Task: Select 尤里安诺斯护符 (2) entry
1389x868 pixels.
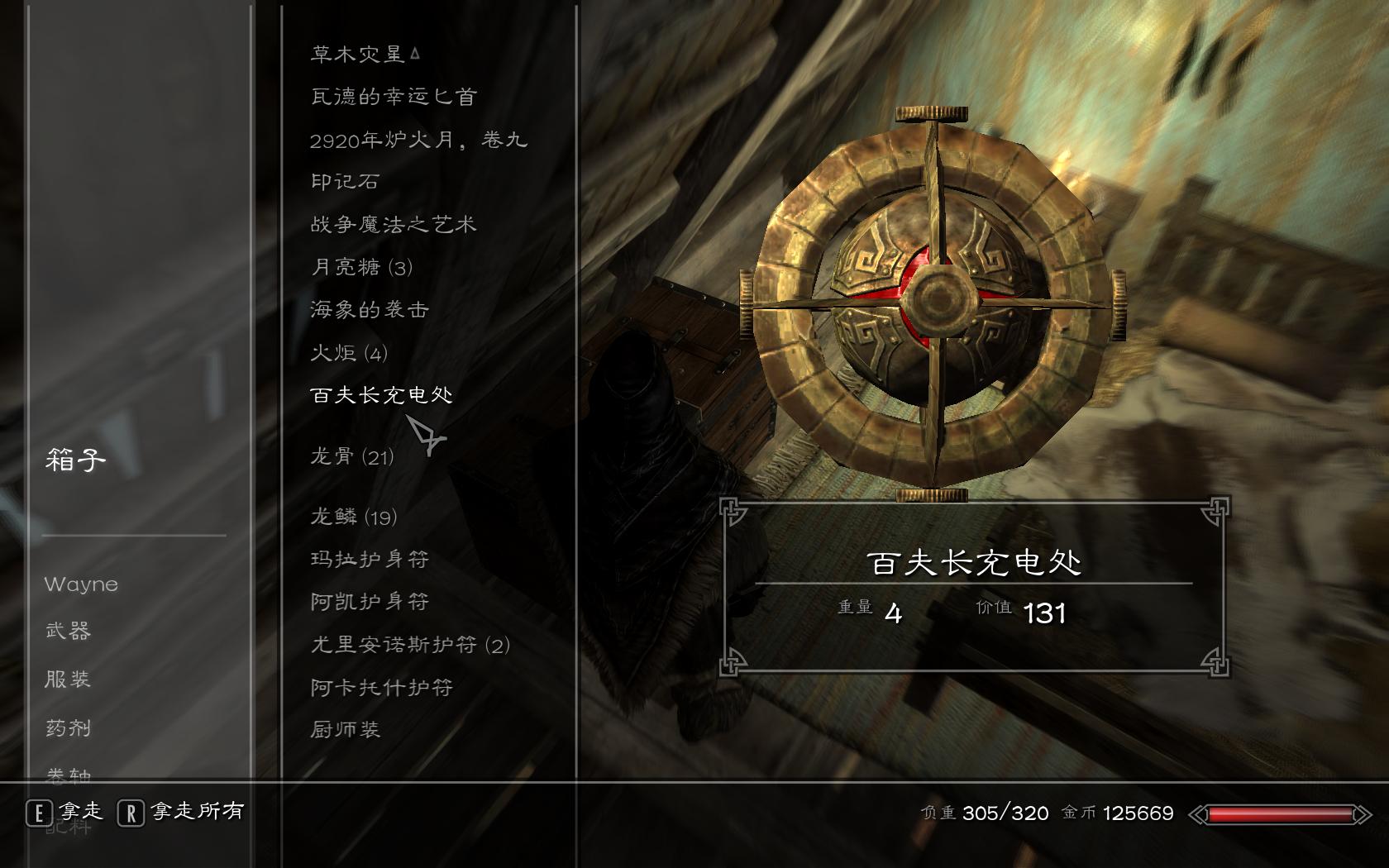Action: point(410,645)
